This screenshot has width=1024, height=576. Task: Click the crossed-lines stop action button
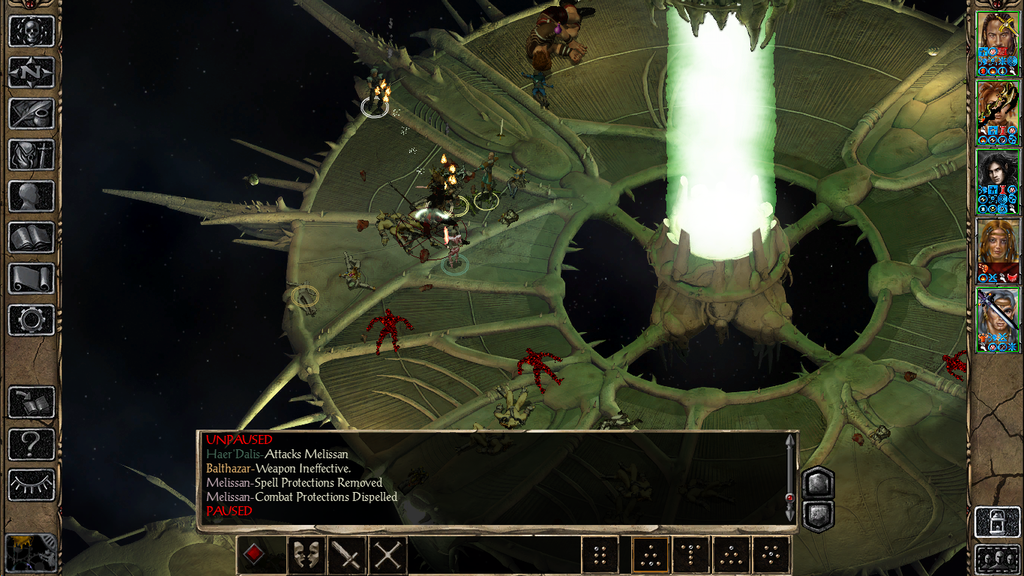point(388,555)
